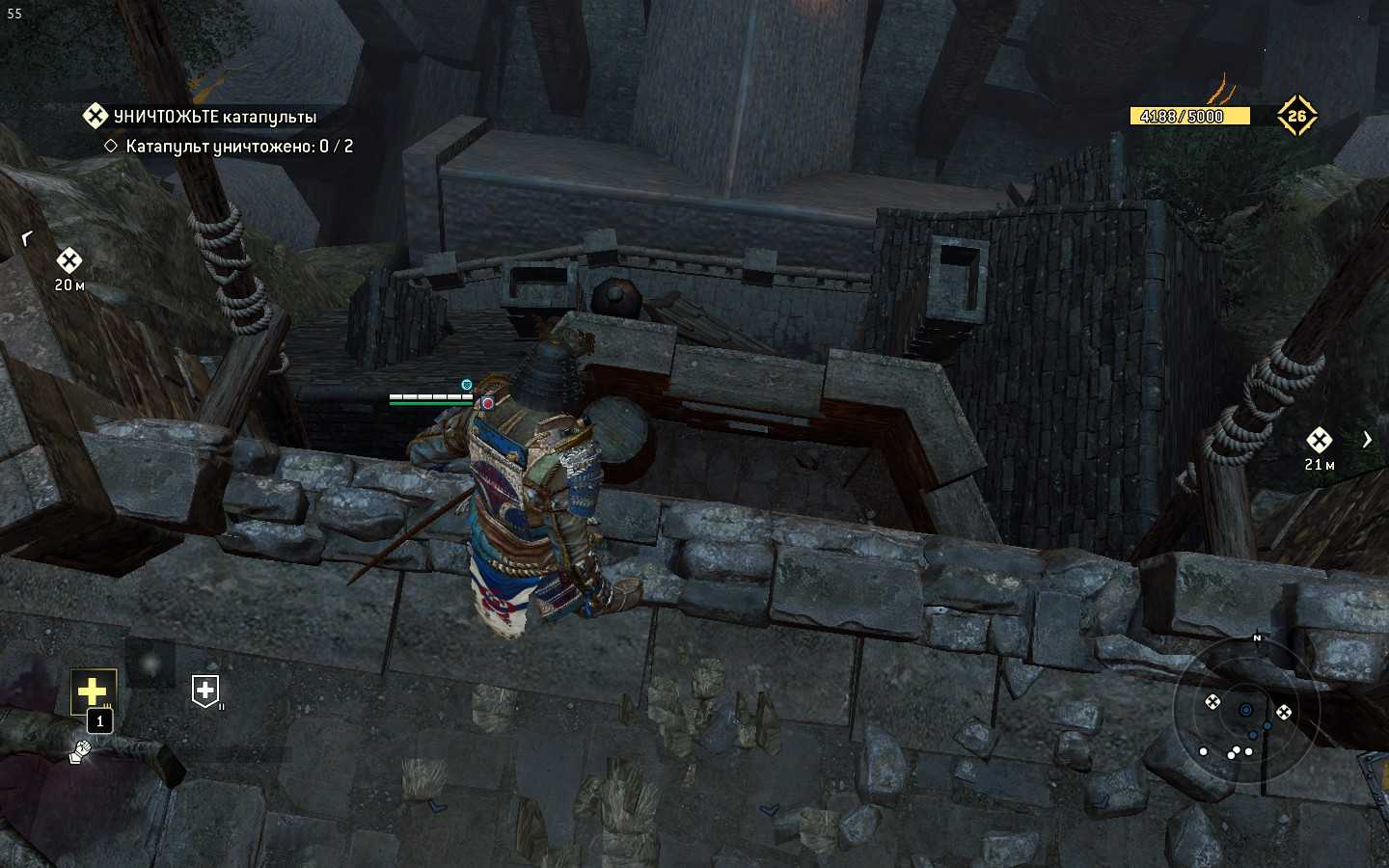The image size is (1389, 868).
Task: Activate the shield with plus feat
Action: tap(205, 691)
